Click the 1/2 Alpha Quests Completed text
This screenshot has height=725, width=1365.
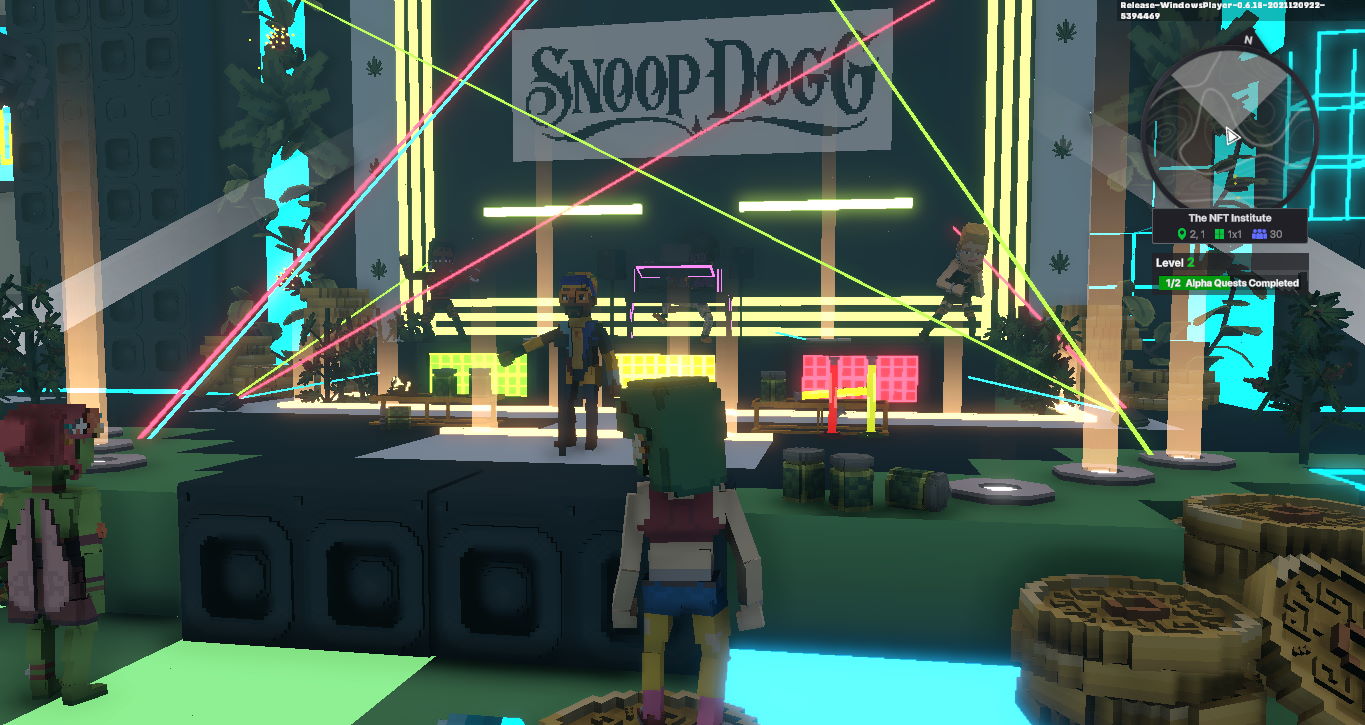tap(1232, 282)
